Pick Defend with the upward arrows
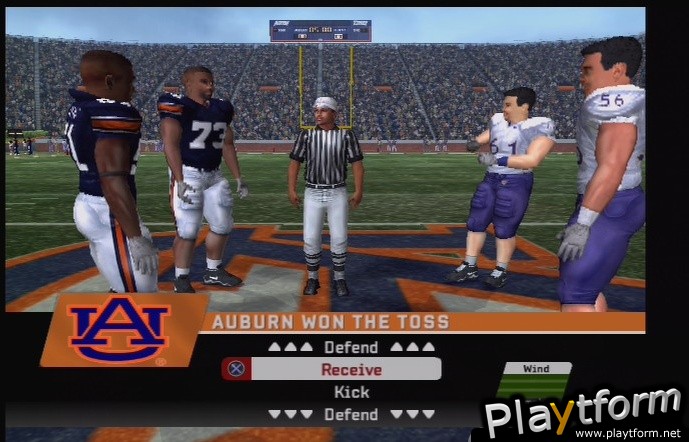 tap(351, 347)
